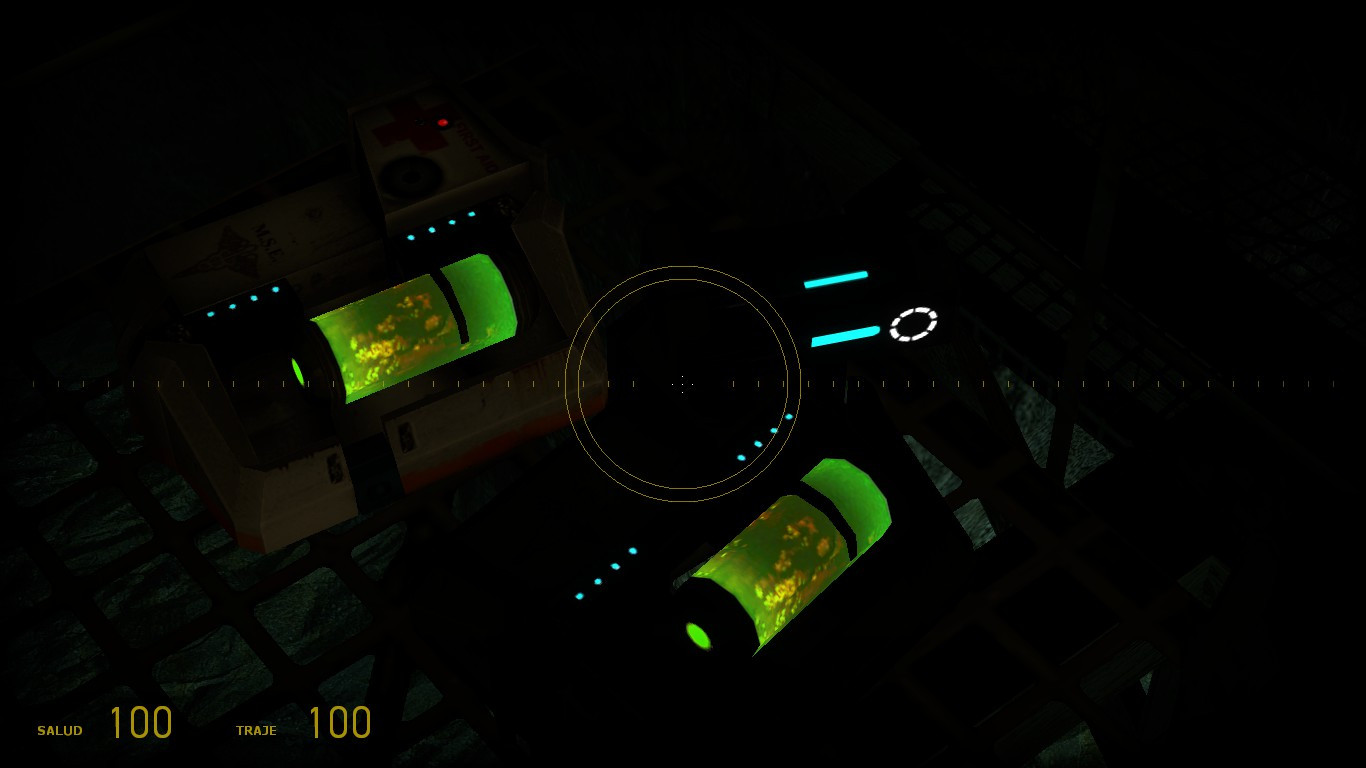
Task: Select the lower cyan charge bar
Action: [841, 338]
